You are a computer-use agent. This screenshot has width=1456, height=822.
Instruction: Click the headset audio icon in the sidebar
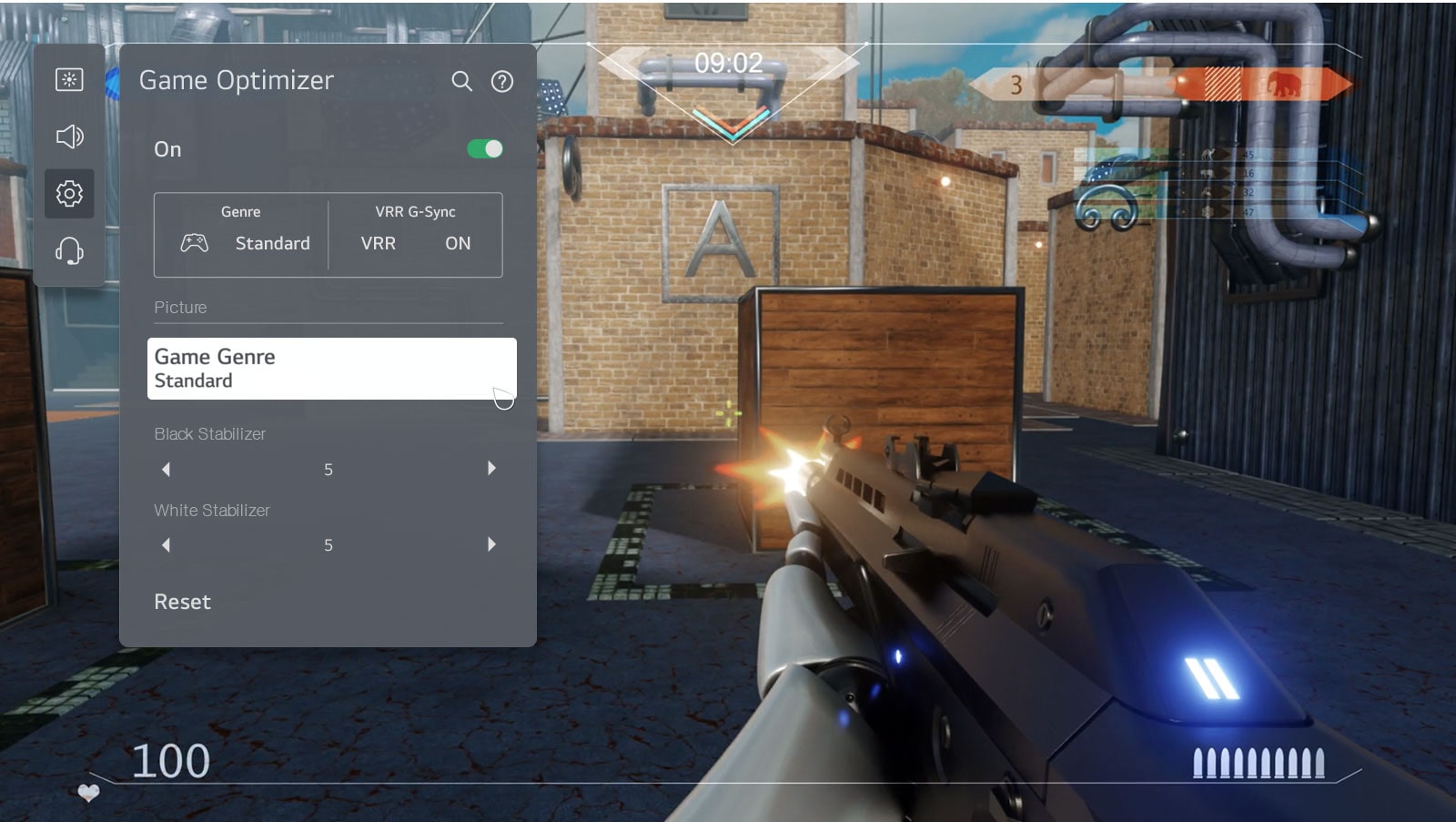[x=69, y=252]
